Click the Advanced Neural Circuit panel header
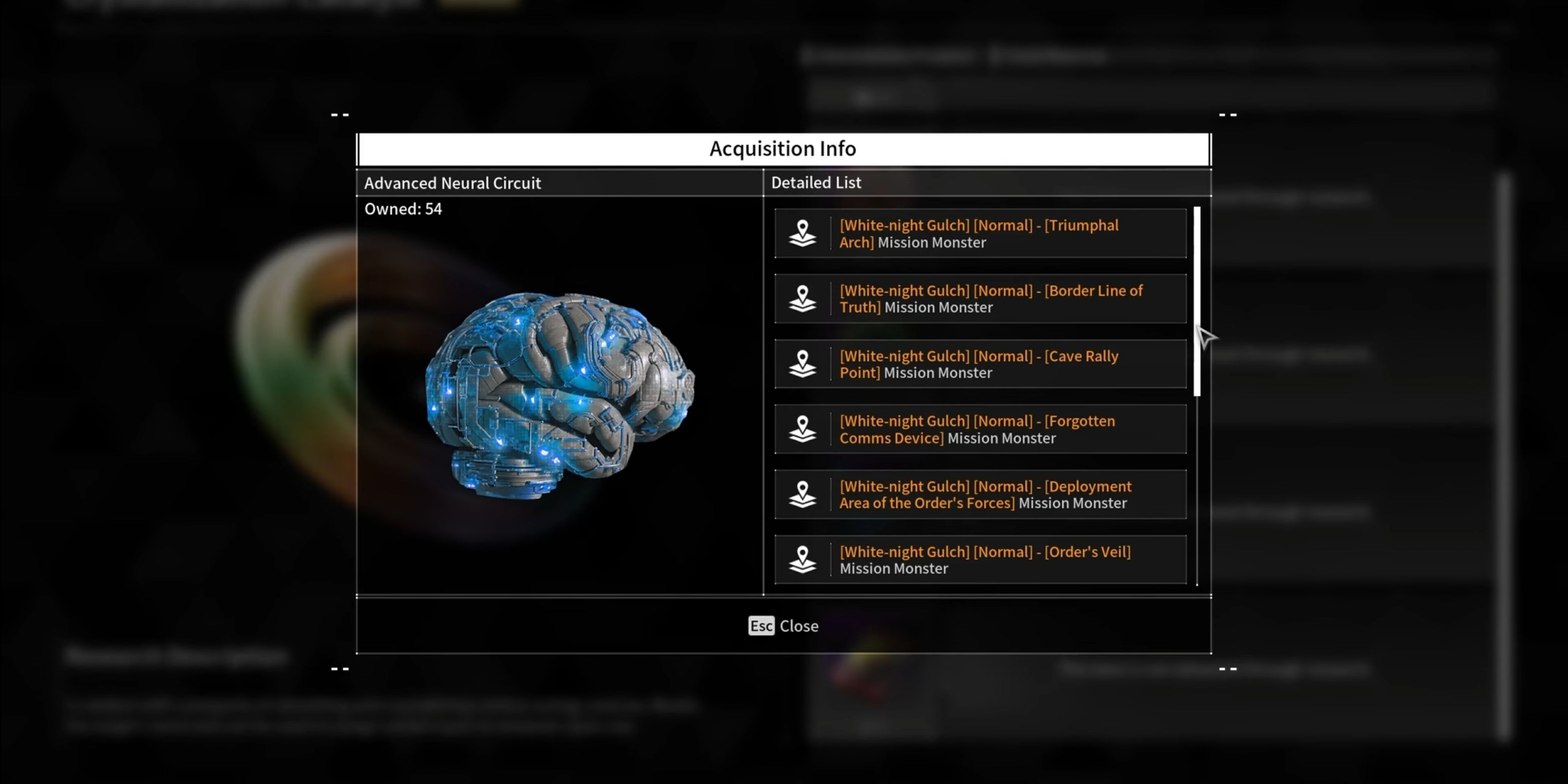Screen dimensions: 1568x784 pyautogui.click(x=453, y=183)
